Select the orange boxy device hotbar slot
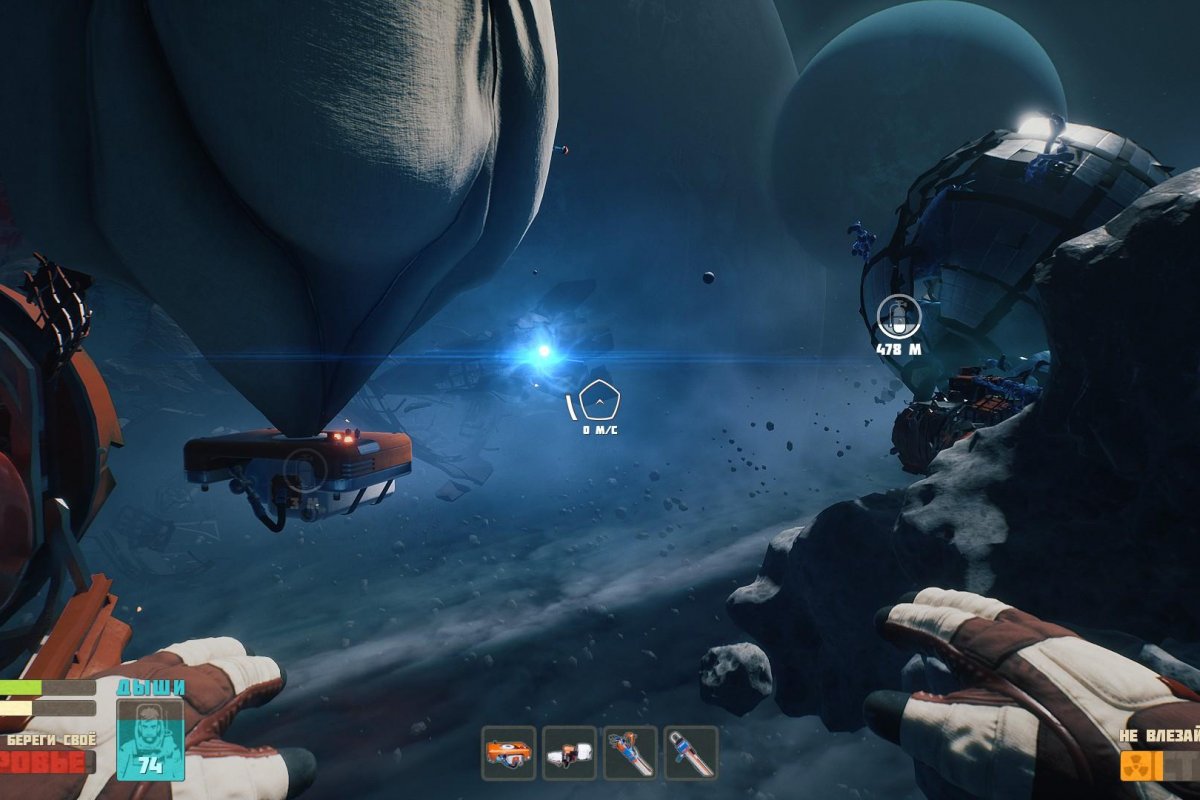The width and height of the screenshot is (1200, 800). point(508,753)
